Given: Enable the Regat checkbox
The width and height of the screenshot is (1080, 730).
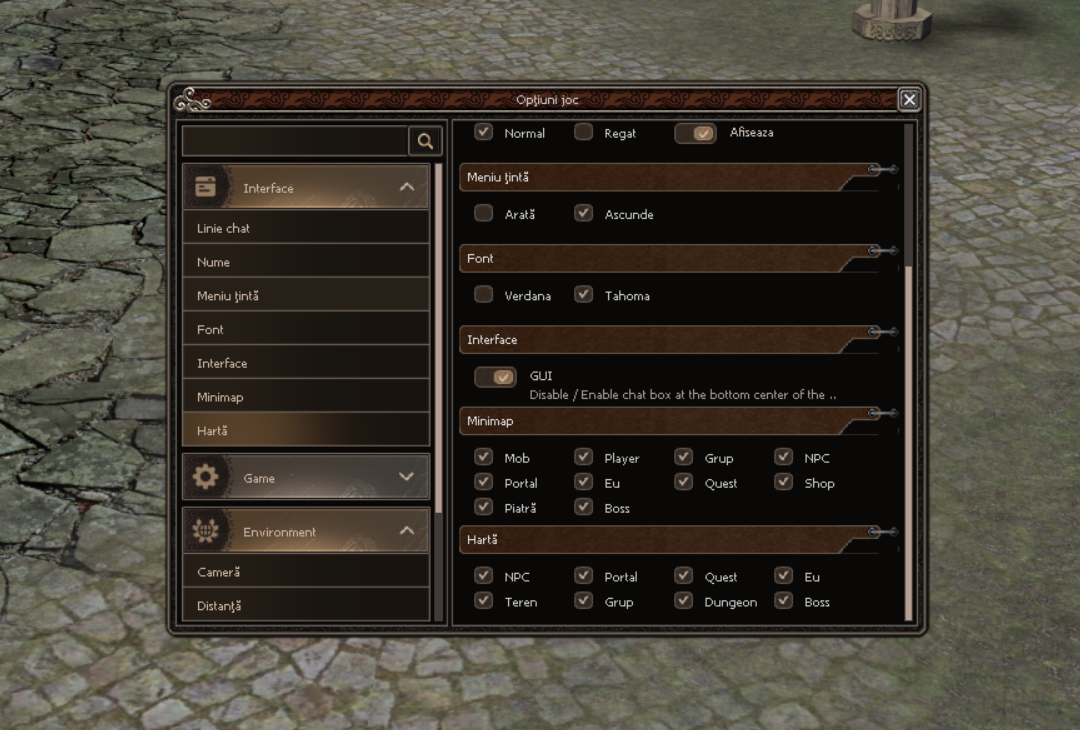Looking at the screenshot, I should 584,132.
